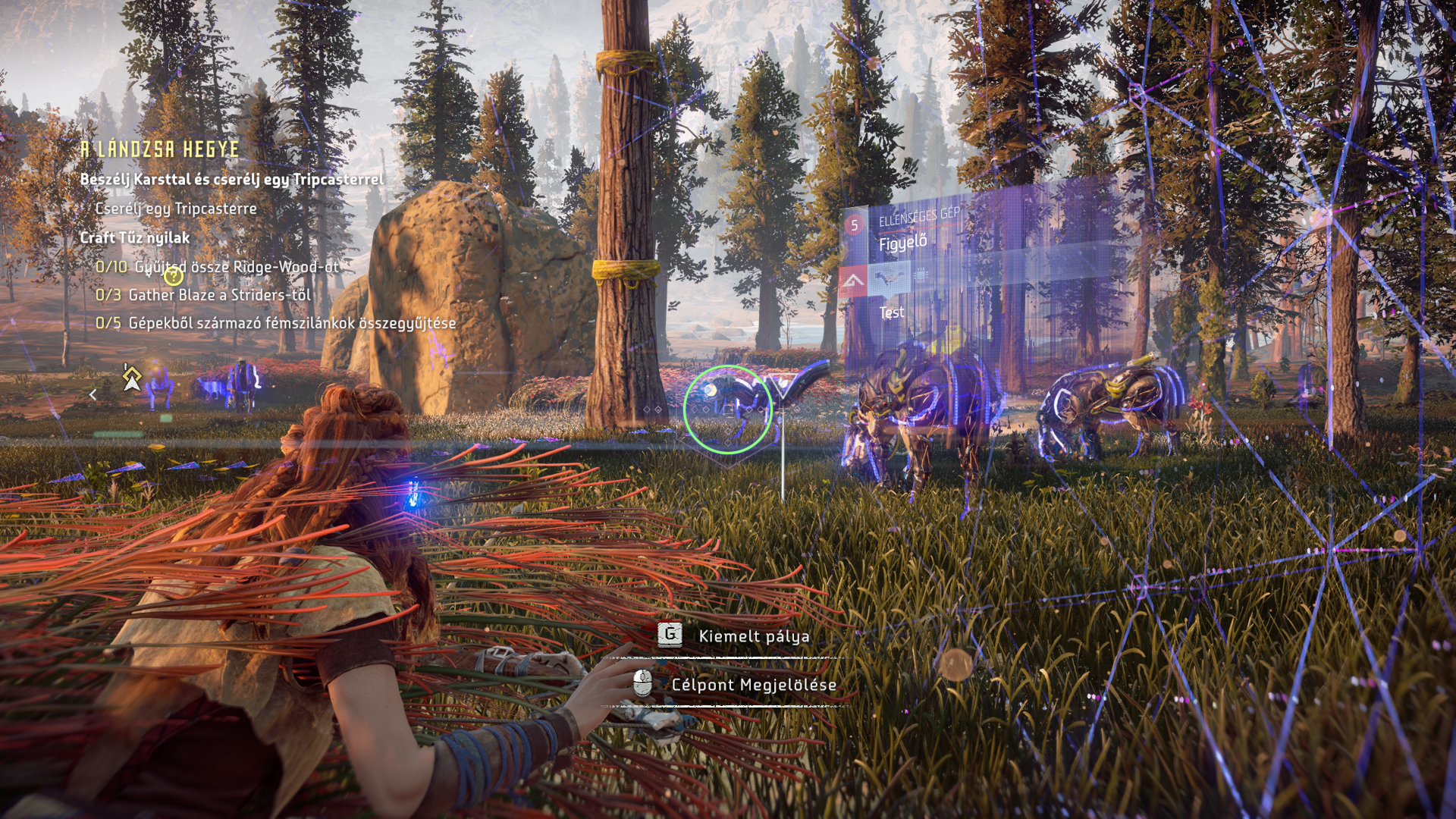
Task: Select the quest title A Lándzsa Hegye
Action: 160,149
